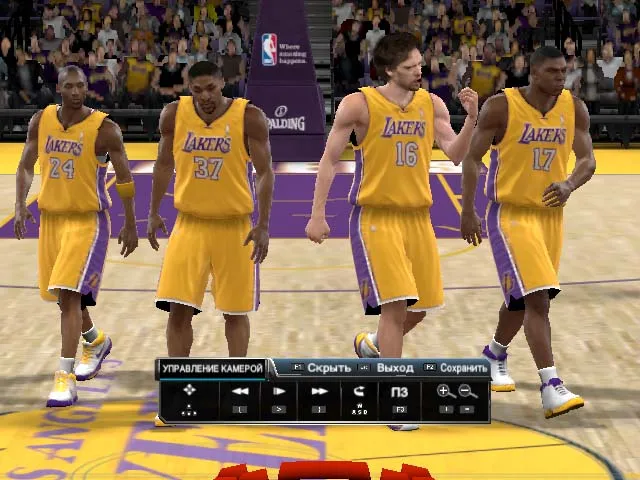Save the replay with Сохранить

[463, 368]
